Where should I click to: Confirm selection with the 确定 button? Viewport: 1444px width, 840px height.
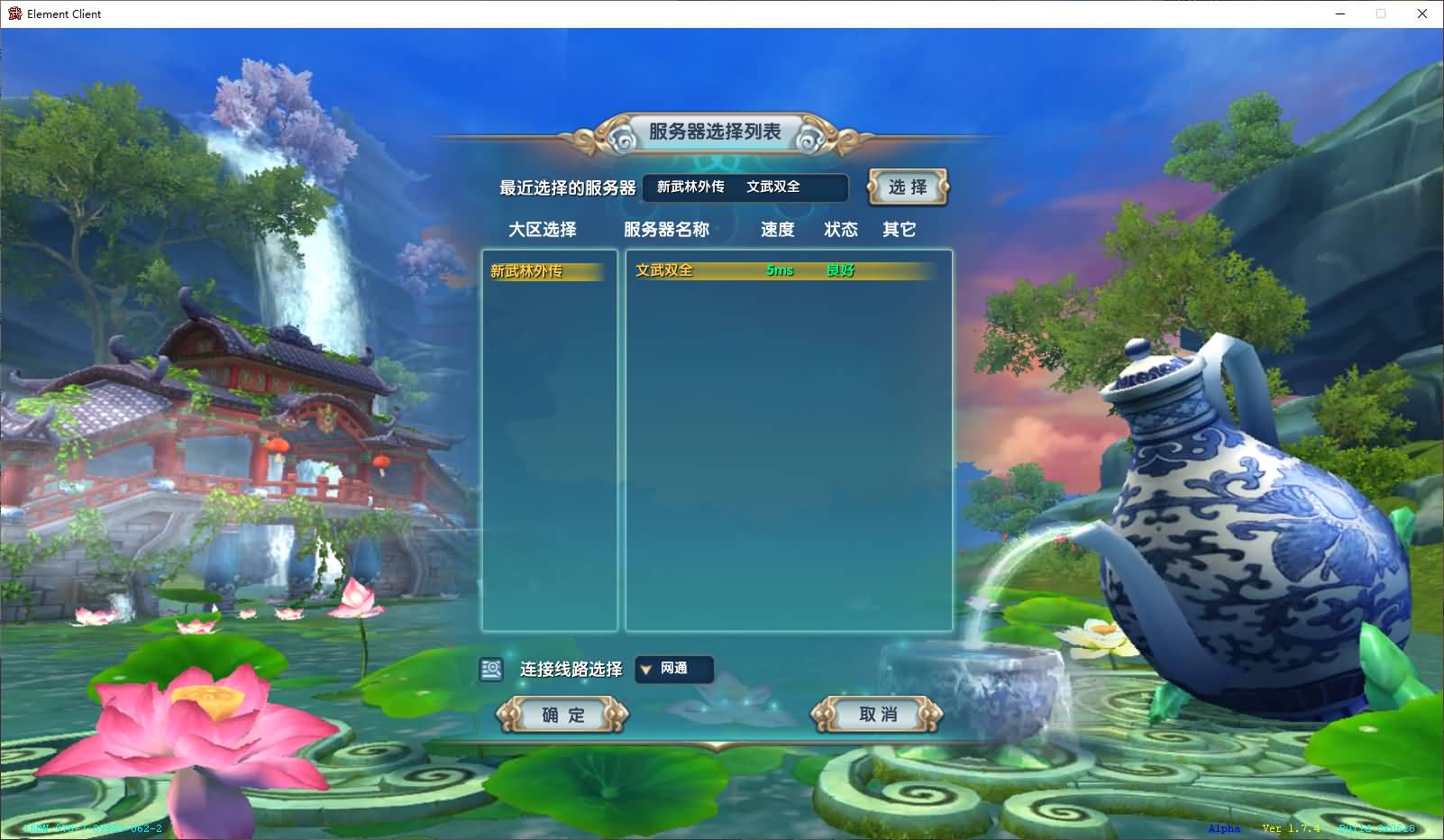(562, 715)
